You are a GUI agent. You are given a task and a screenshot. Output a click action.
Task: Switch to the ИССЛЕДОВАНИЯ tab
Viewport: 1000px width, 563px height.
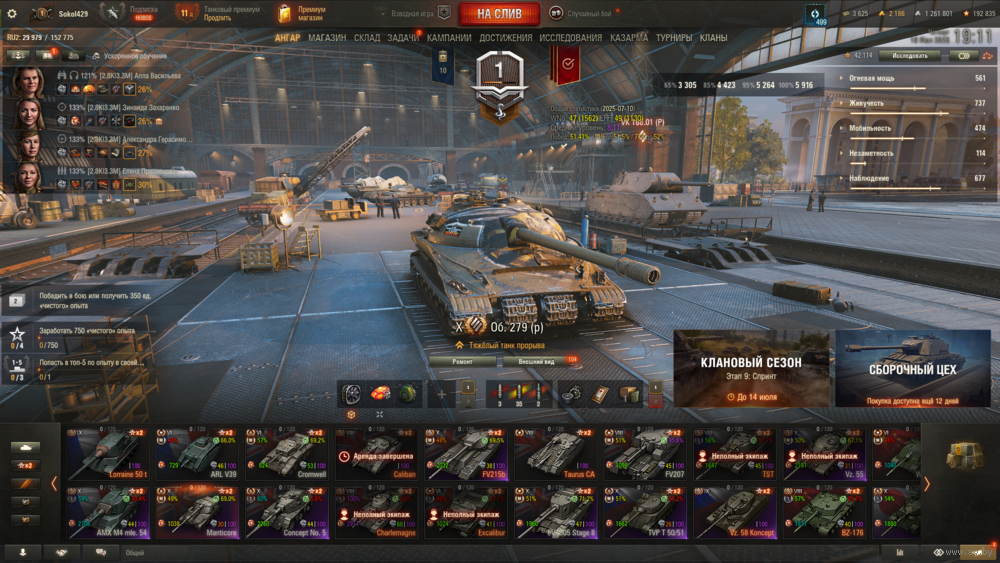571,38
